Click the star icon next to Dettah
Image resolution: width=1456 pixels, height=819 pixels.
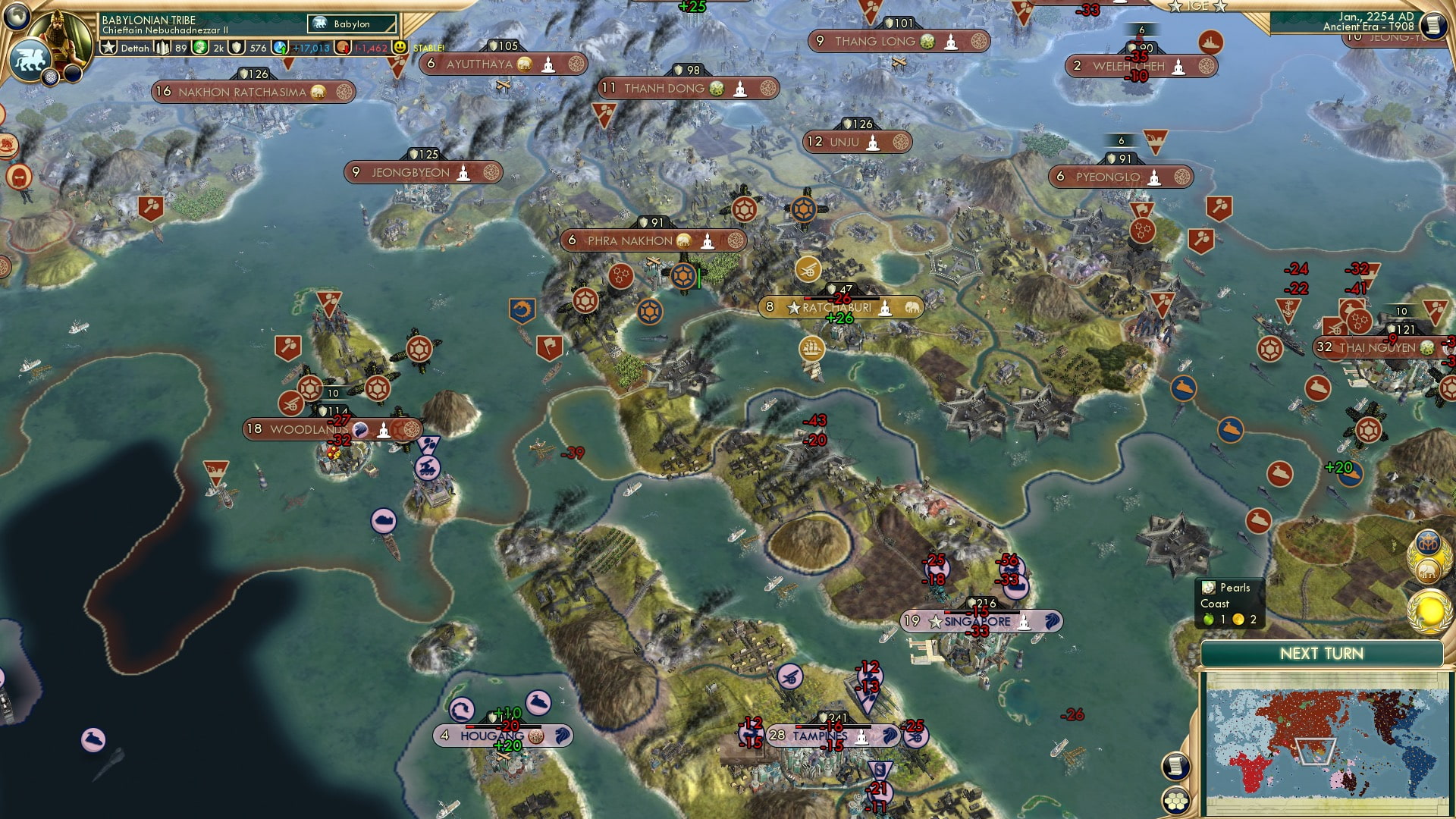click(x=108, y=47)
